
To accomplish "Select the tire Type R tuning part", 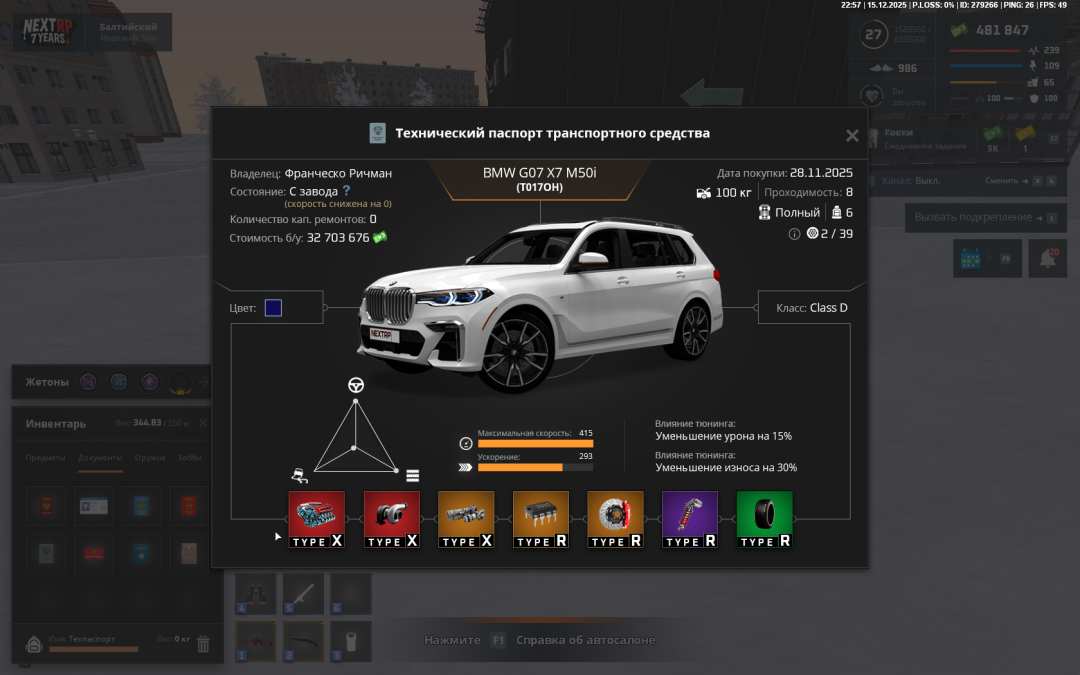I will pyautogui.click(x=764, y=519).
